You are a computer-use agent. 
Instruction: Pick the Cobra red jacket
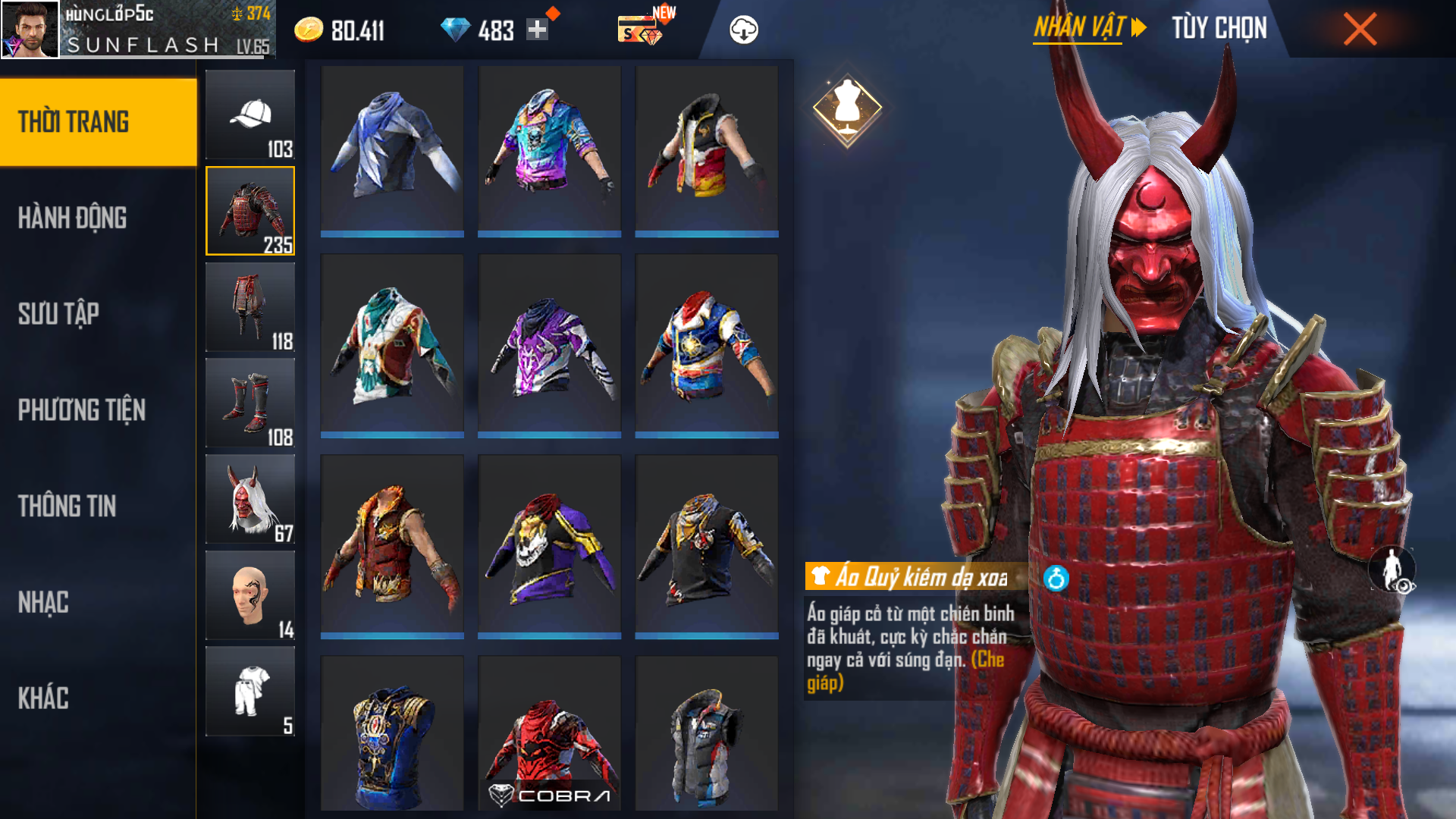(x=550, y=733)
